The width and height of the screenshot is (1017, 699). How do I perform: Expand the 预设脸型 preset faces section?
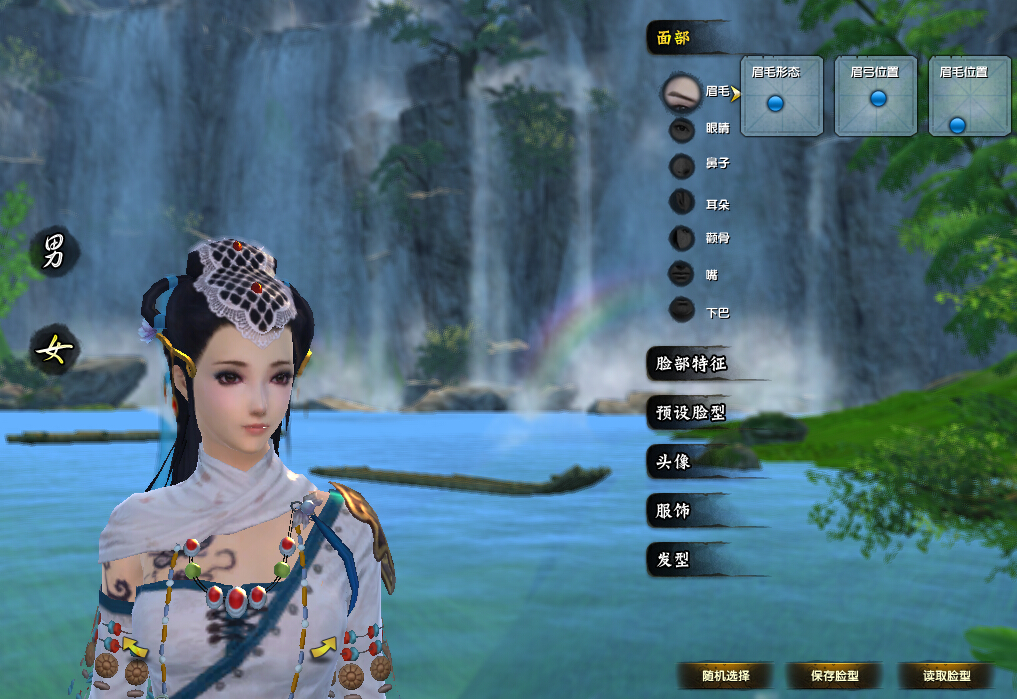(x=692, y=413)
